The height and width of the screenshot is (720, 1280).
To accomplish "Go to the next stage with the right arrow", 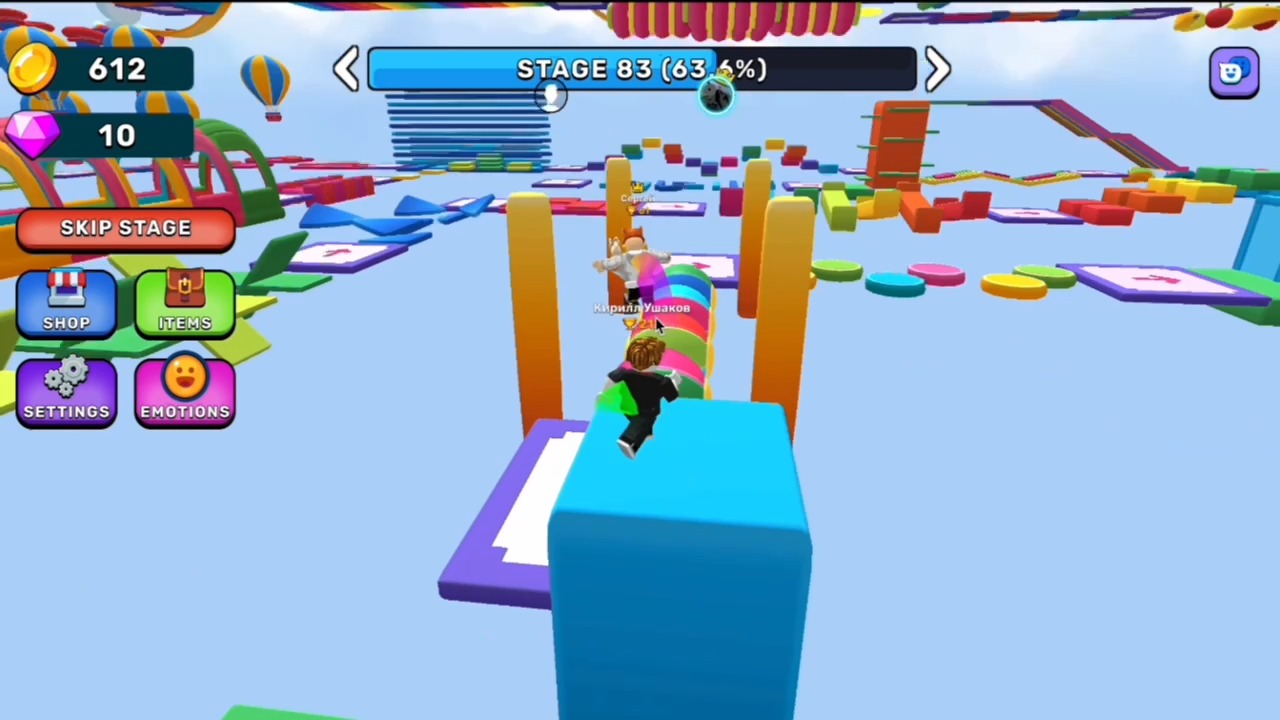I will click(936, 68).
